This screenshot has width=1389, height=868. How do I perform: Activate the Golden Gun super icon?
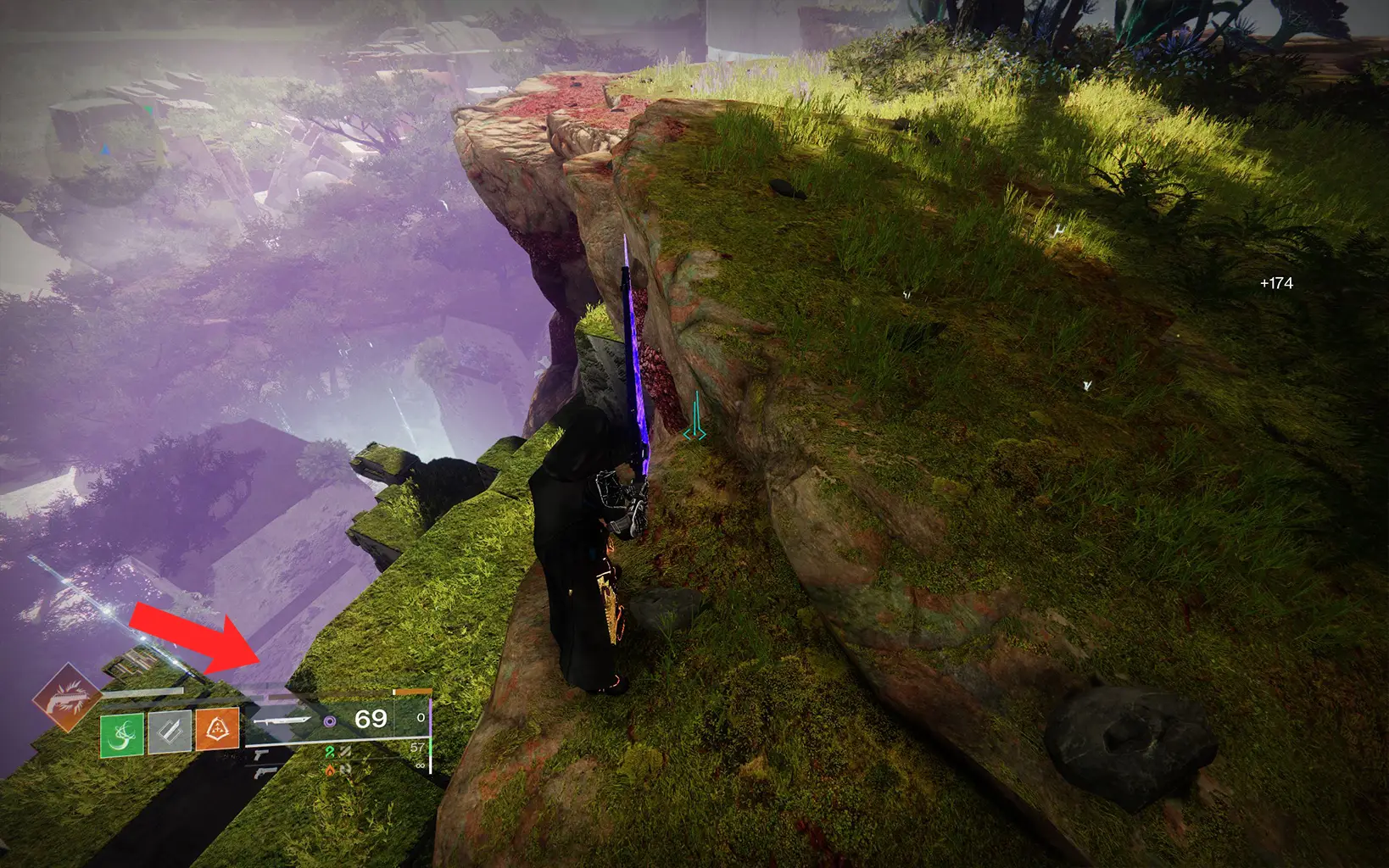tap(67, 698)
